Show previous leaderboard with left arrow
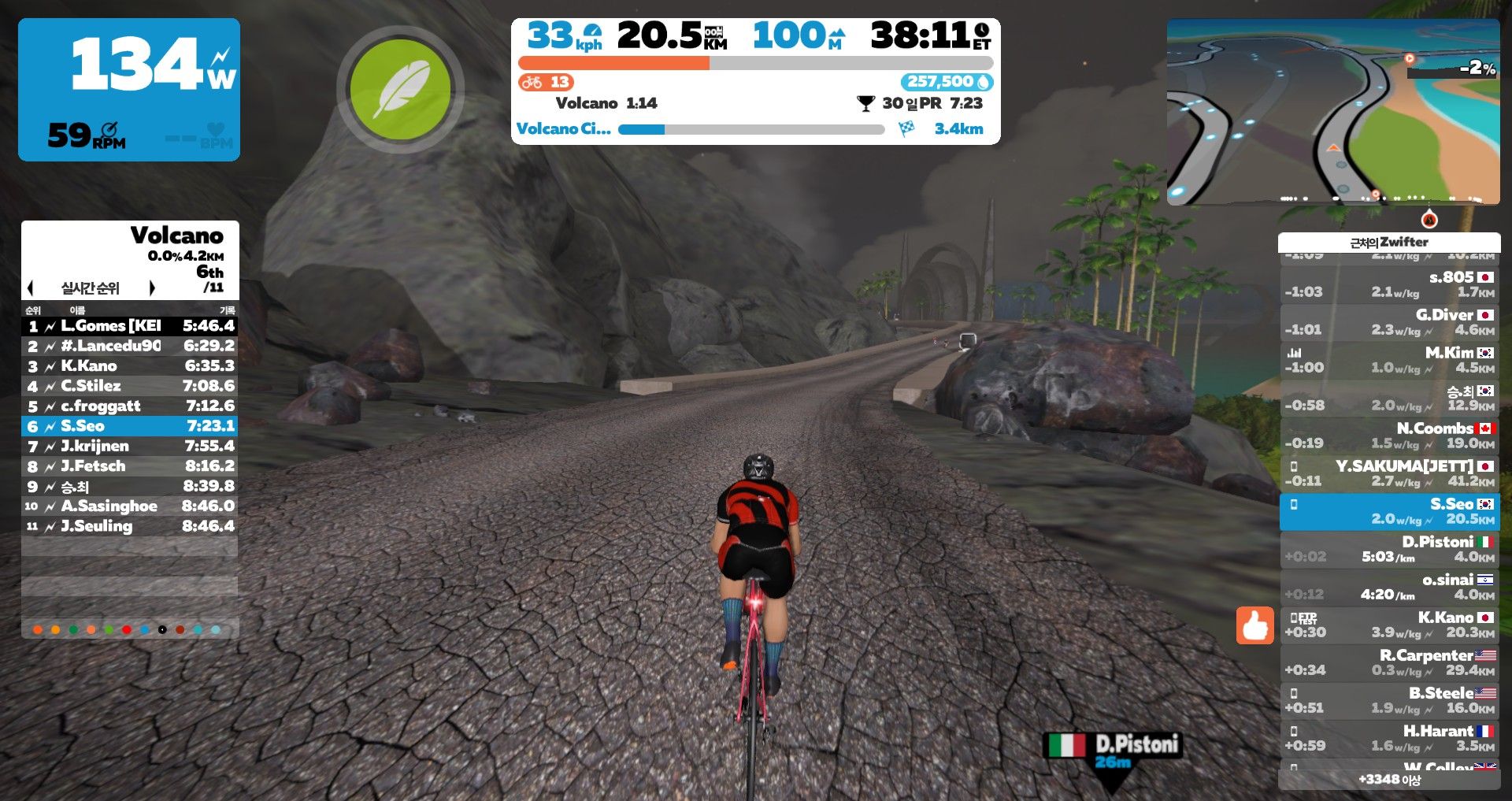The image size is (1512, 801). (x=31, y=288)
